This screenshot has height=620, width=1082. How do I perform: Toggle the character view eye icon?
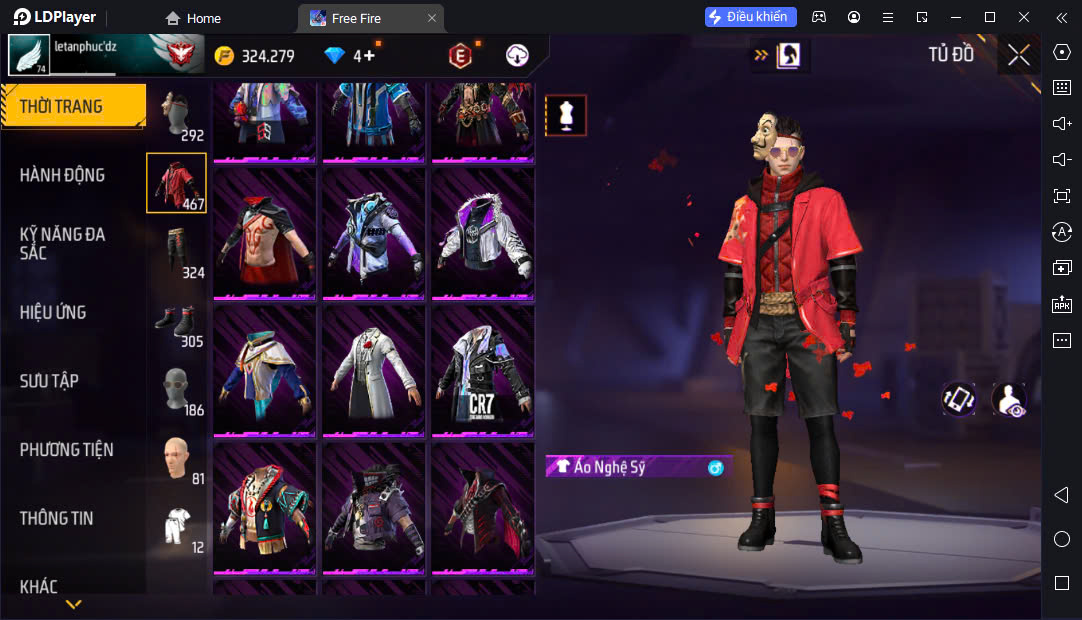click(1008, 400)
